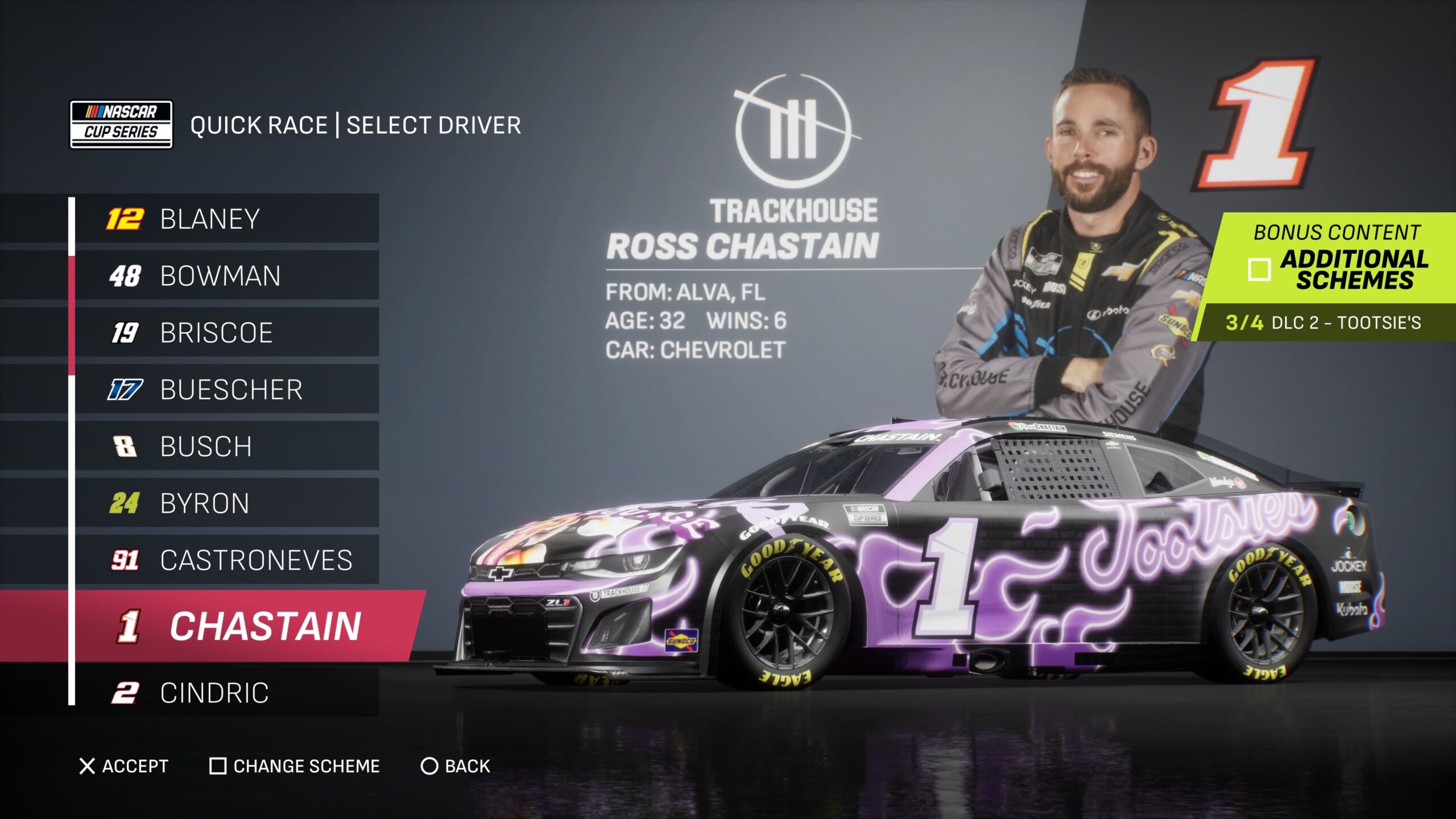Image resolution: width=1456 pixels, height=819 pixels.
Task: Select Cindric as the driver
Action: [x=226, y=693]
